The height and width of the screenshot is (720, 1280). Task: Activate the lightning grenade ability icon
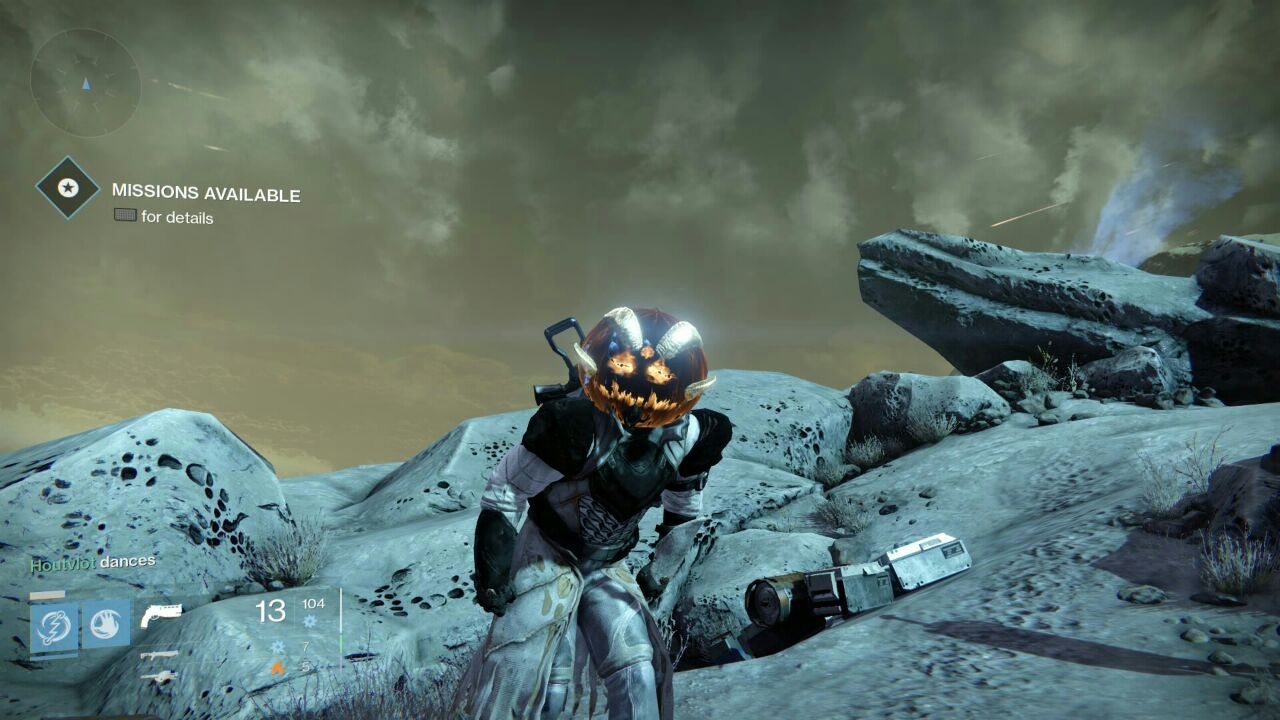pyautogui.click(x=54, y=624)
